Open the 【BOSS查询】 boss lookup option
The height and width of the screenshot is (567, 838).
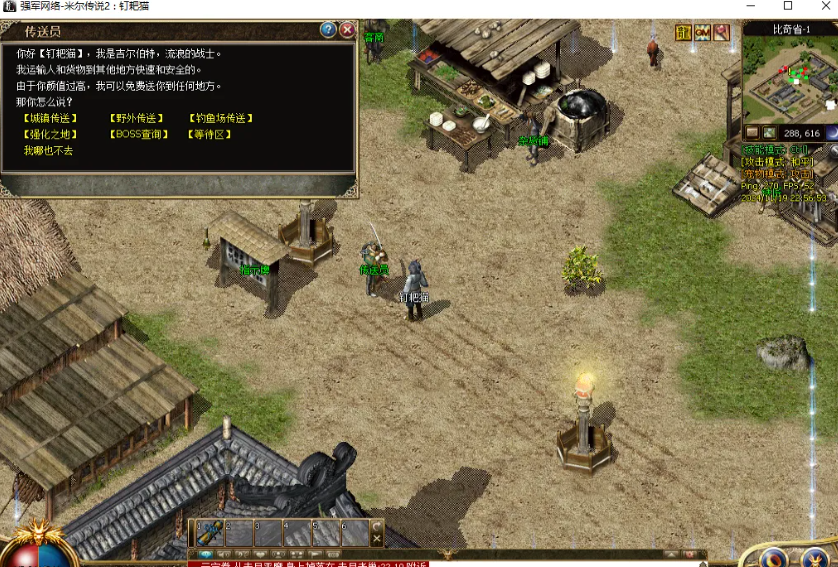point(139,134)
